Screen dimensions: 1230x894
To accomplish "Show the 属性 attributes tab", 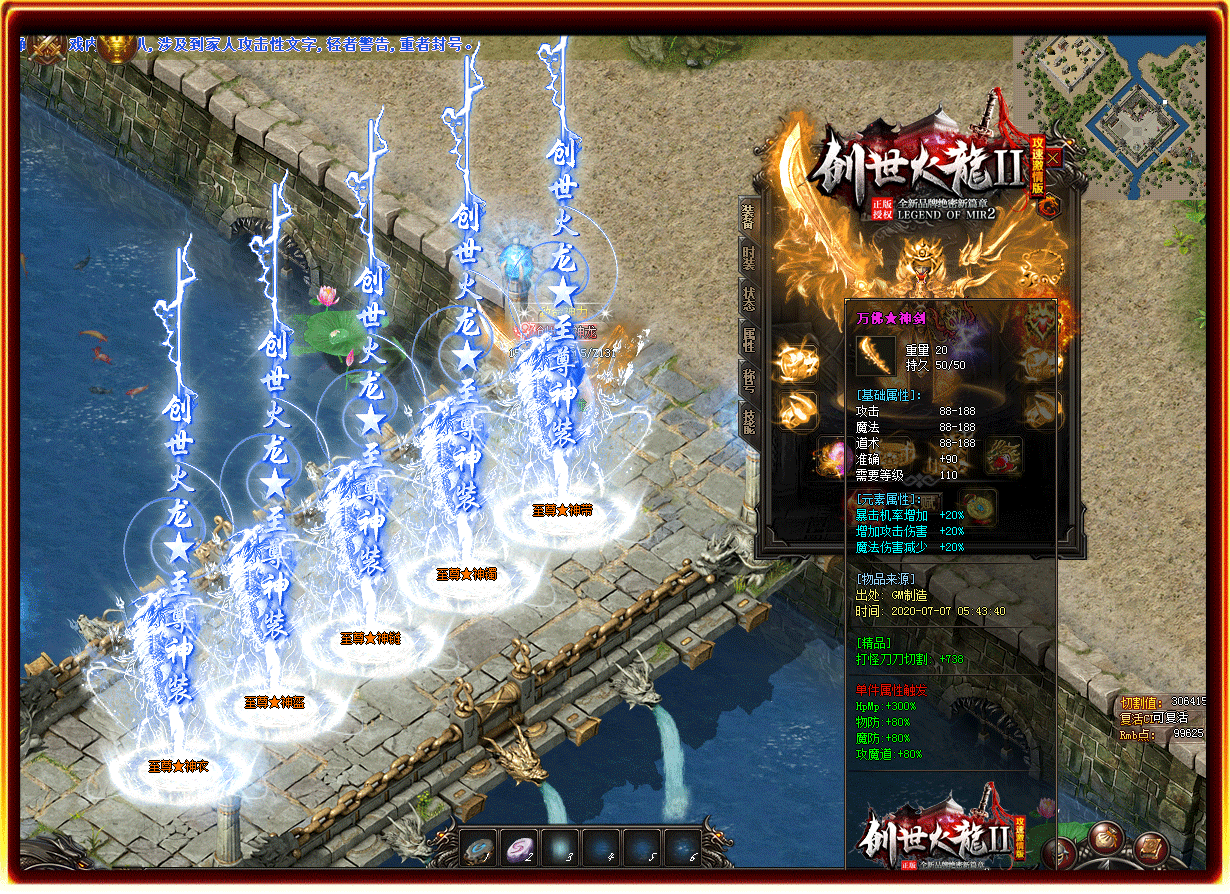I will (748, 338).
